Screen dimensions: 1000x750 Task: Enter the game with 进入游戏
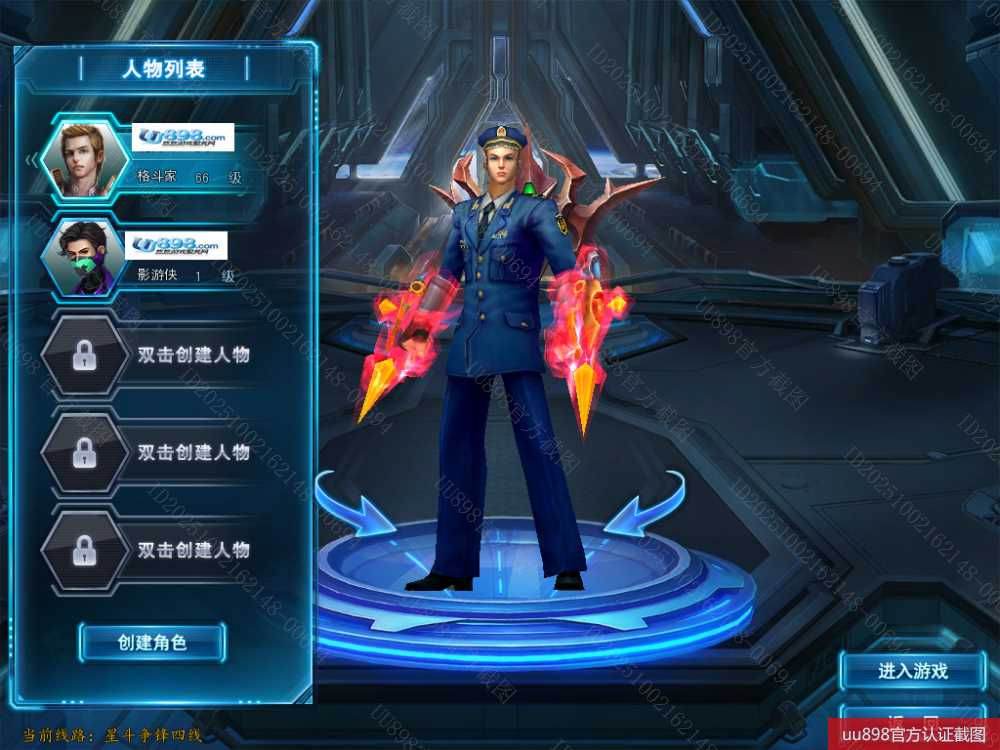pos(912,671)
